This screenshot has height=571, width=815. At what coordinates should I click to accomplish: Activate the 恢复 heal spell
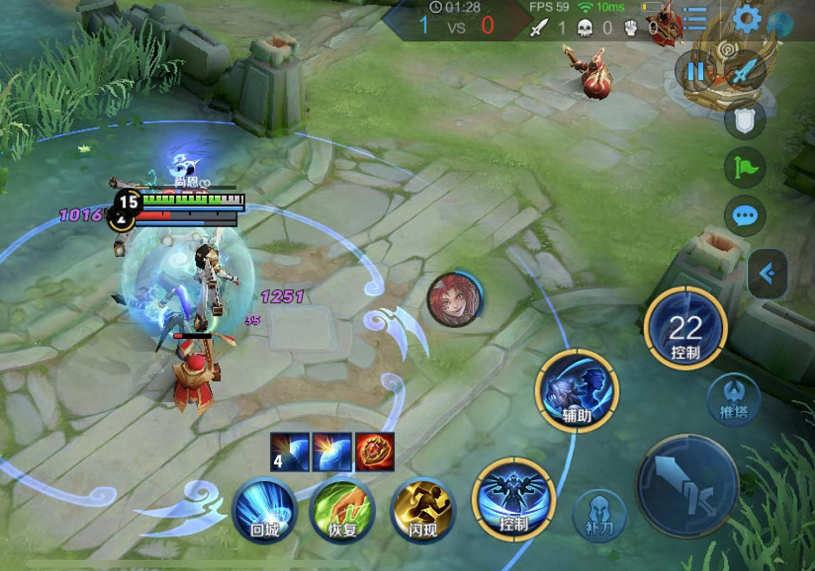pos(342,510)
